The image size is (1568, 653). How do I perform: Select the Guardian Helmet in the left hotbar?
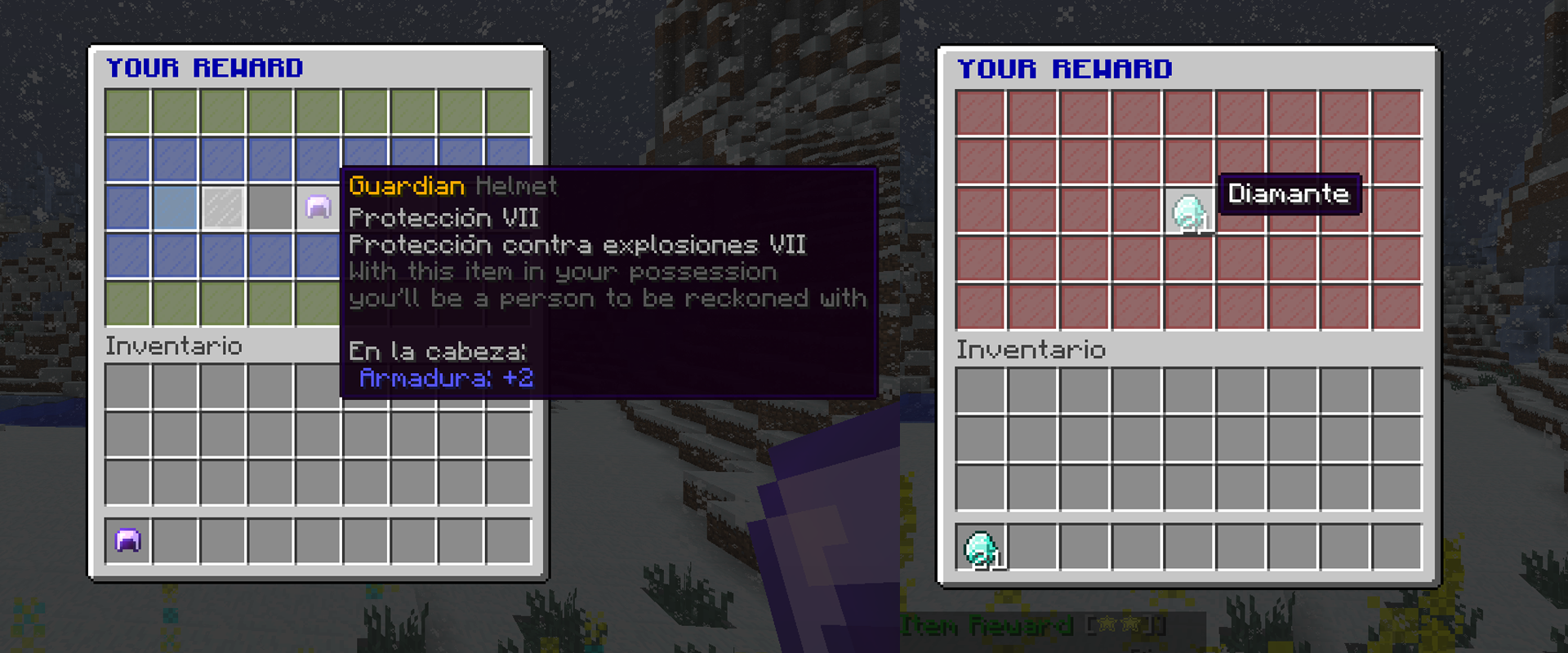pos(127,540)
